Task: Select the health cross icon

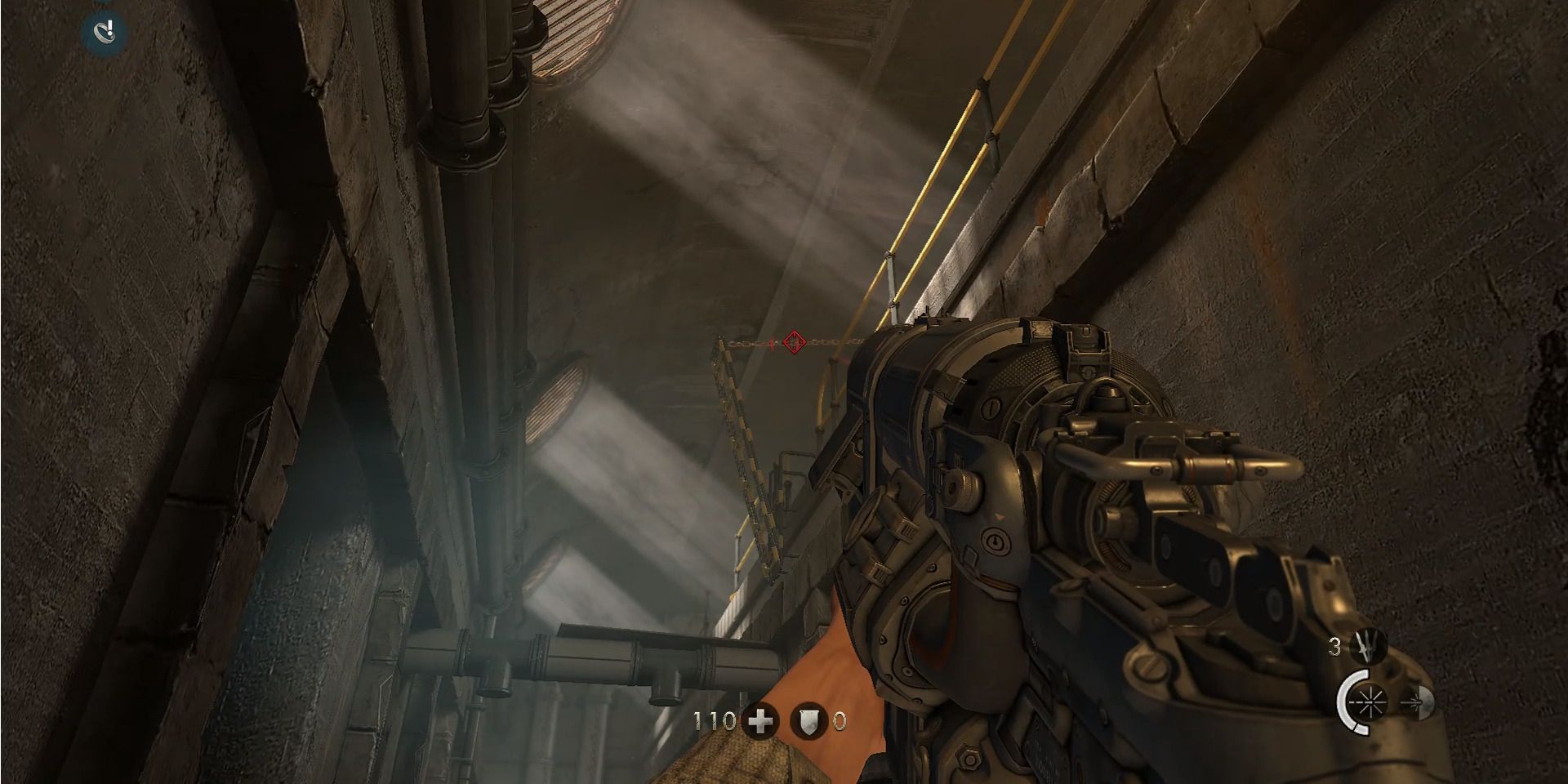Action: (x=760, y=722)
